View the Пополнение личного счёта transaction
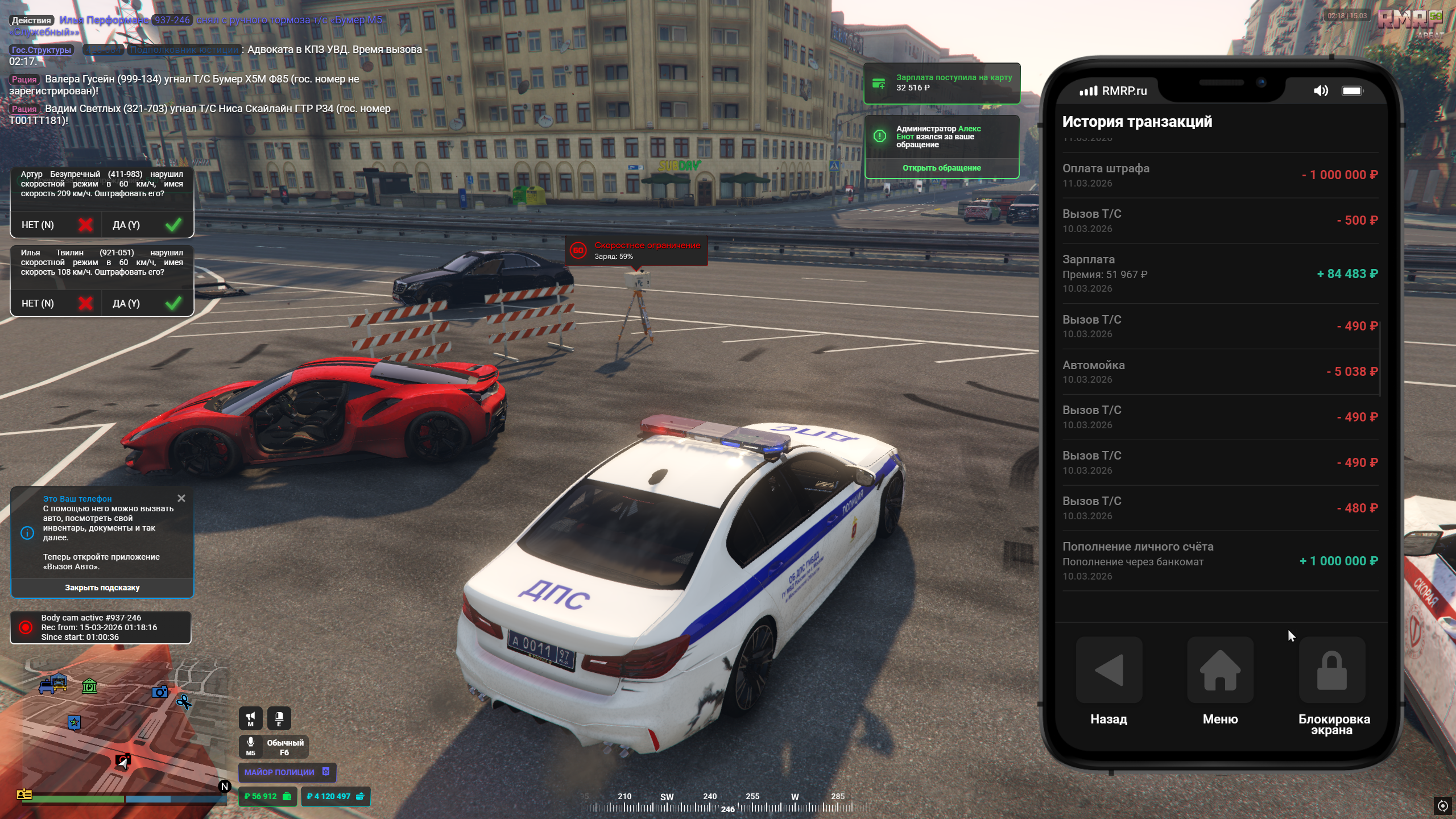This screenshot has width=1456, height=819. pyautogui.click(x=1219, y=561)
